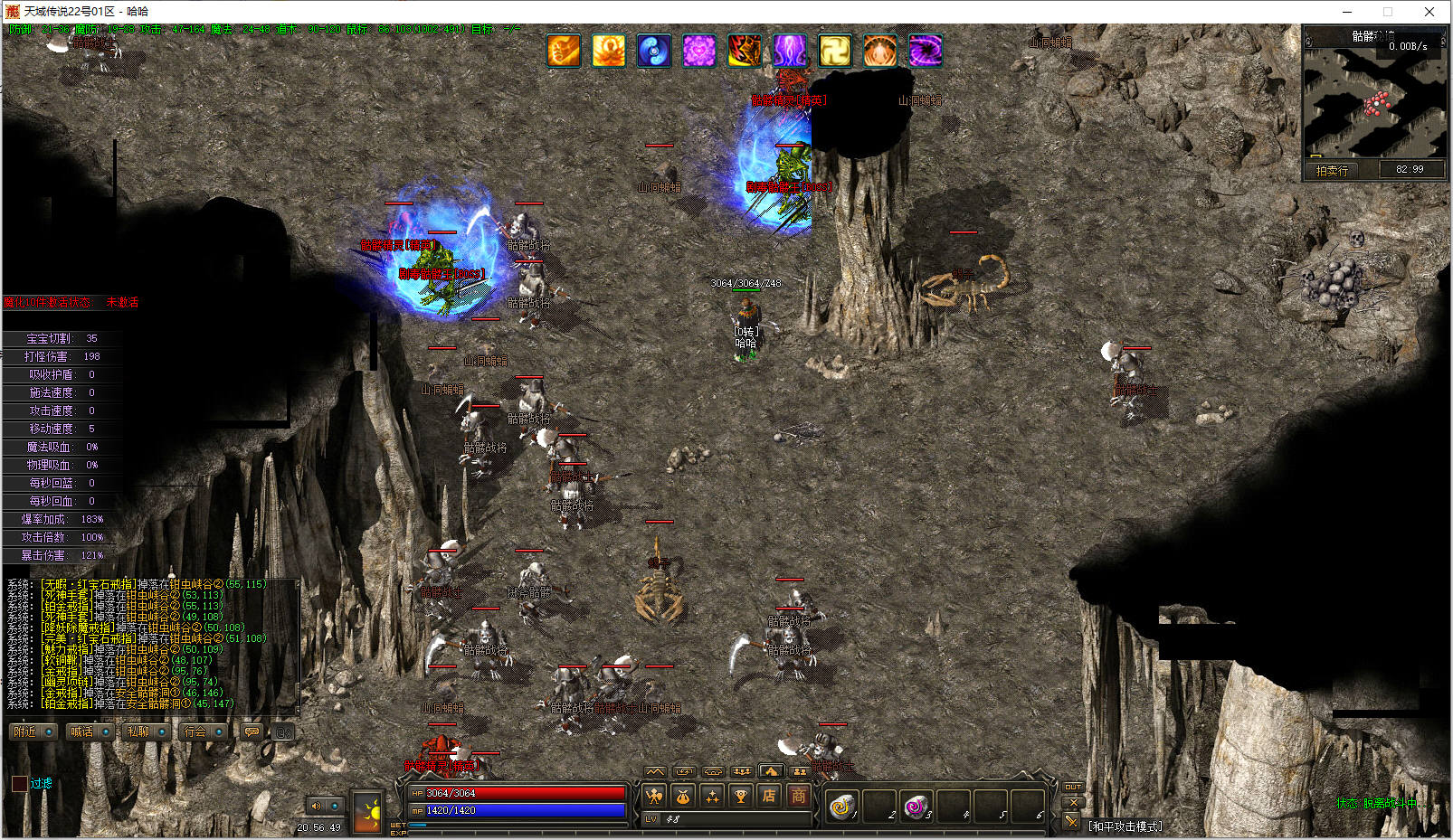The image size is (1453, 840).
Task: Close the game window
Action: [1429, 12]
